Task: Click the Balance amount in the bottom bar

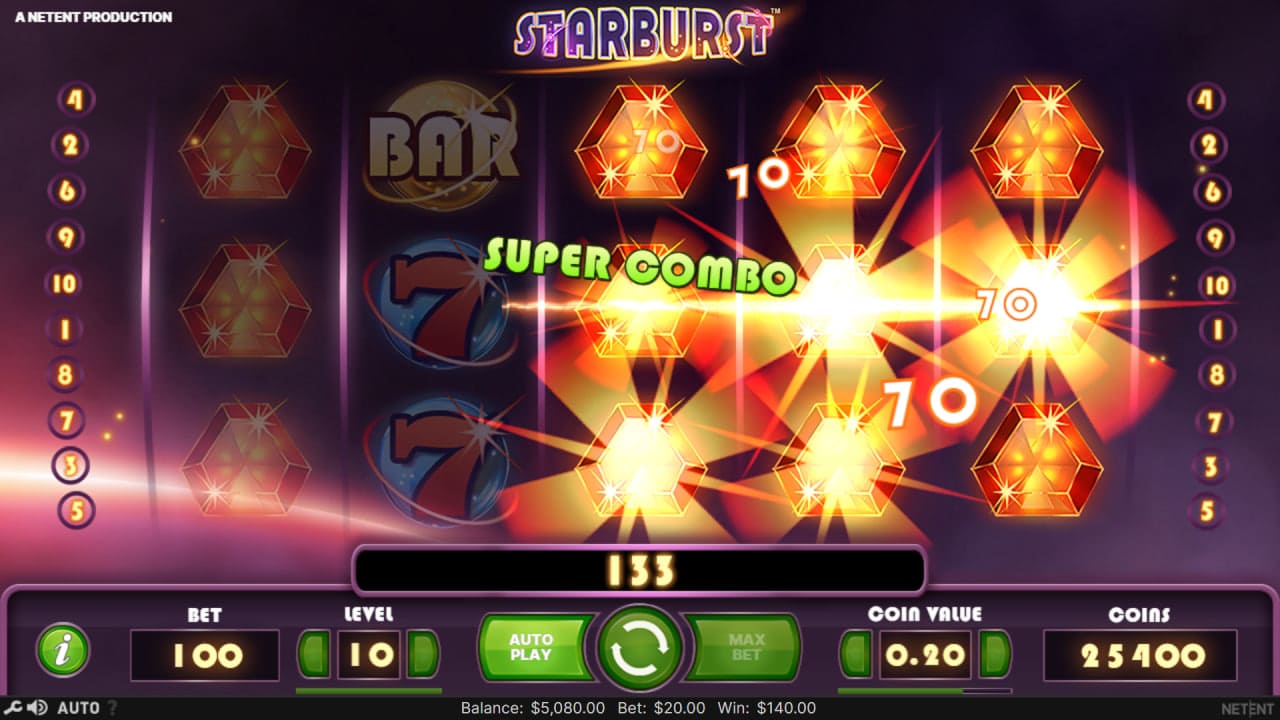Action: (533, 707)
